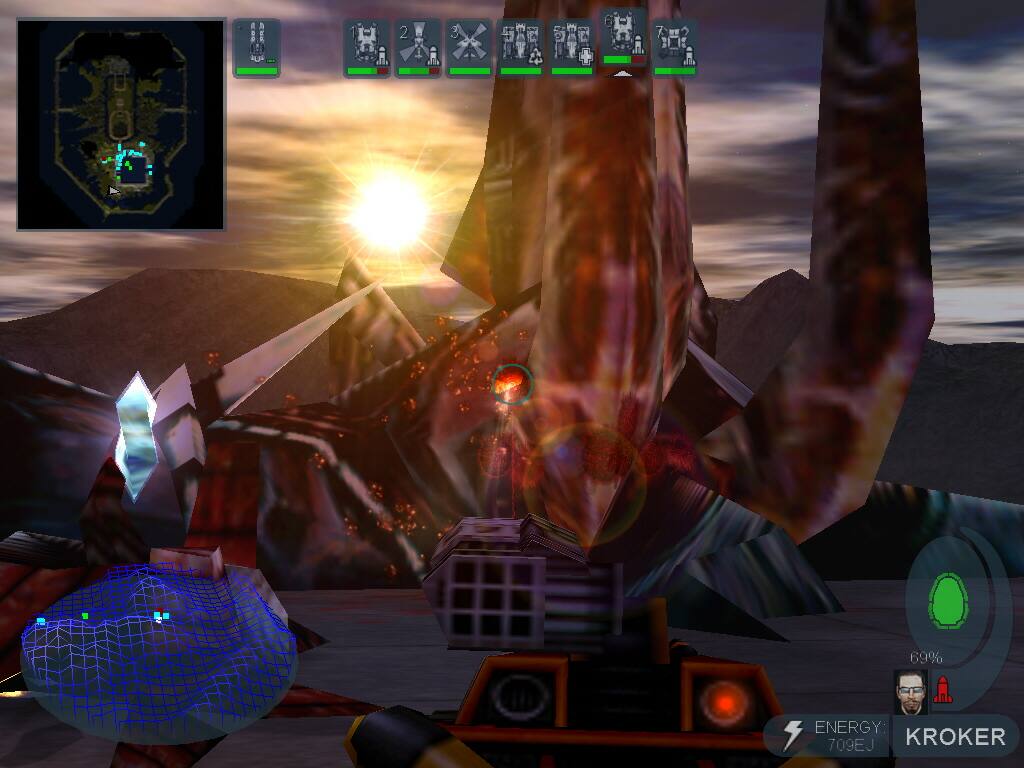The height and width of the screenshot is (768, 1024).
Task: Click the raised unit group 6 slot
Action: (623, 40)
